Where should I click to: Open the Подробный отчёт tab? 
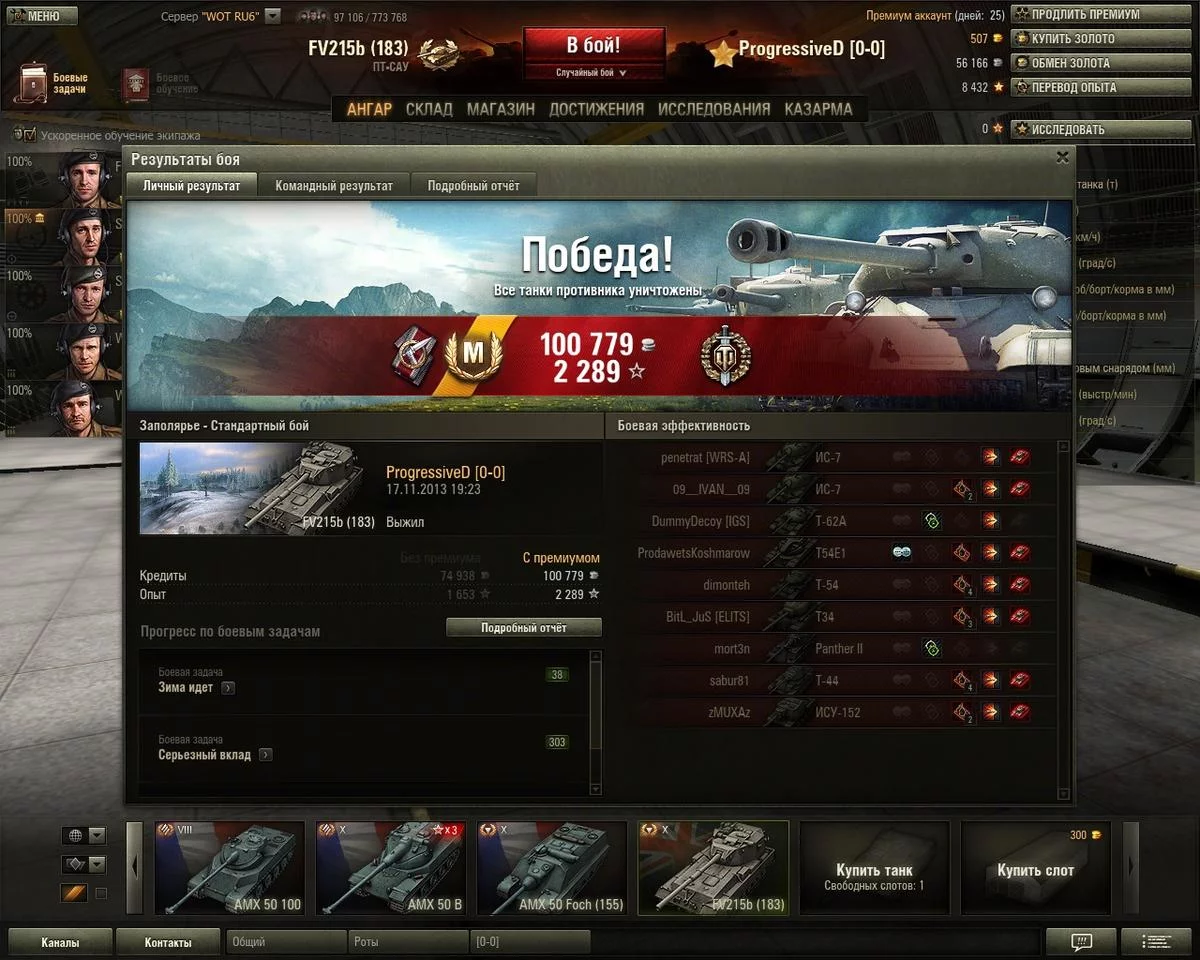pyautogui.click(x=473, y=186)
